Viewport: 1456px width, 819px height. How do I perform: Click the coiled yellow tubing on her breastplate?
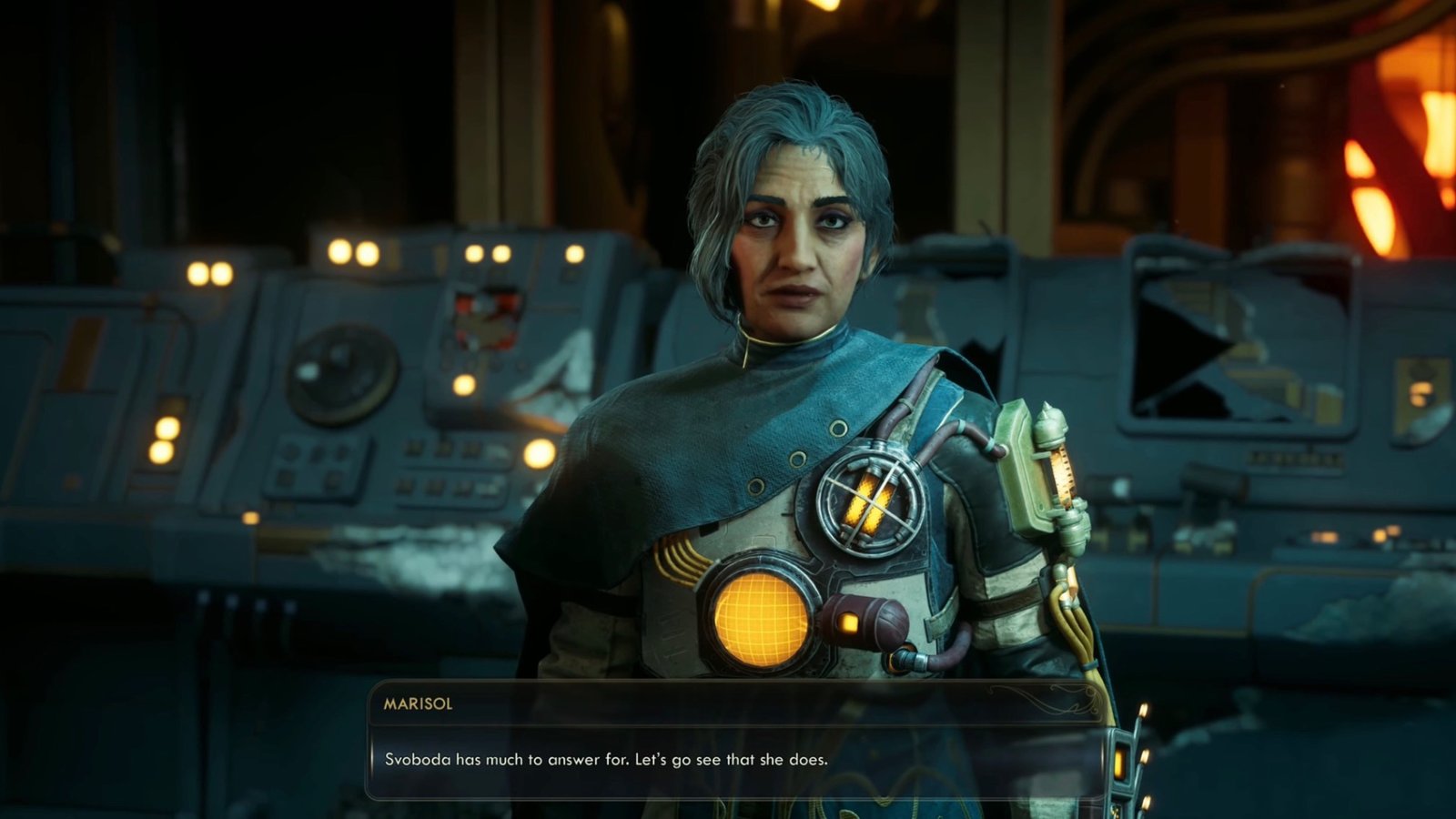pos(681,555)
